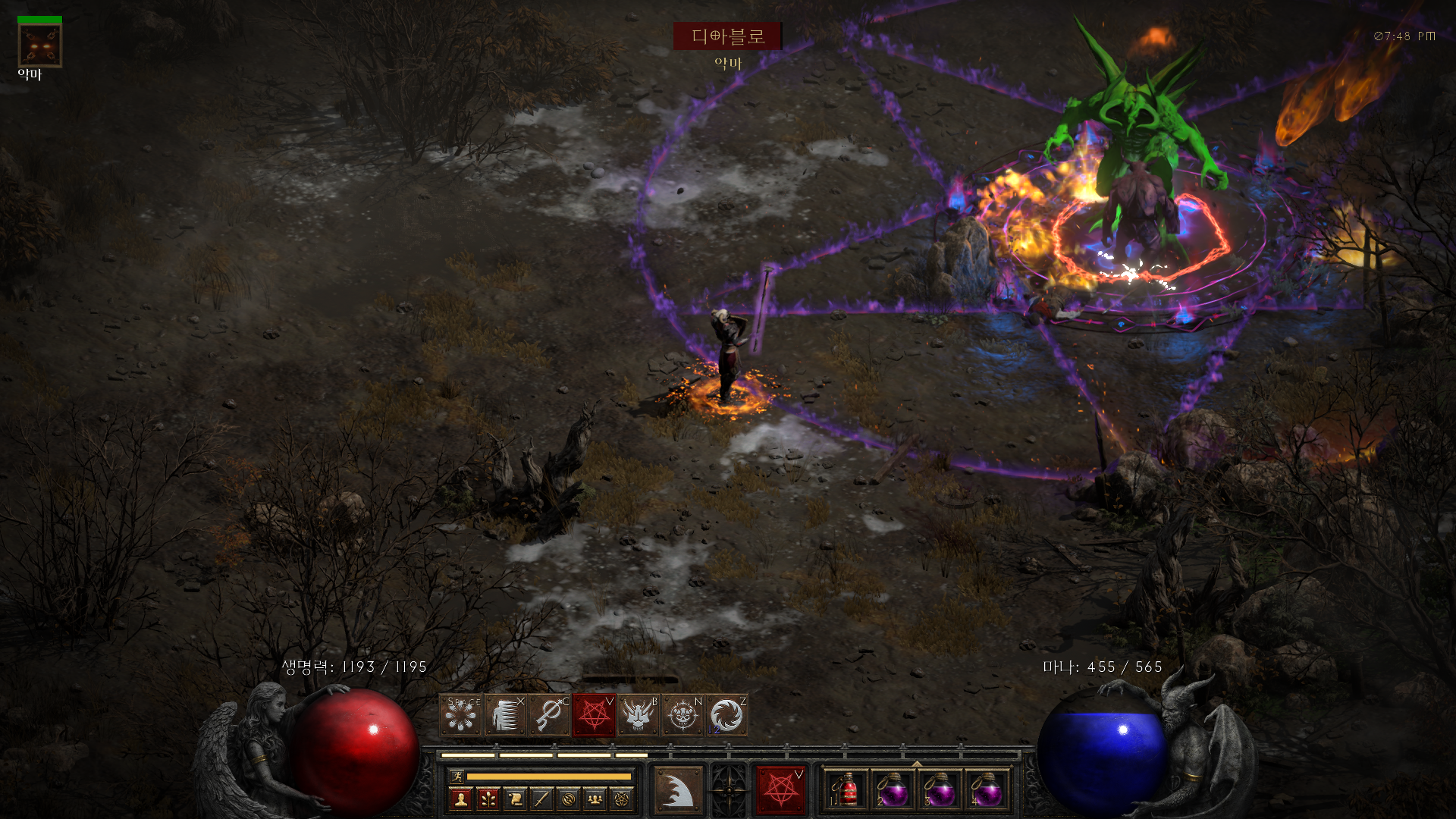Select the C-bound key-shaped skill
This screenshot has height=819, width=1456.
[550, 715]
